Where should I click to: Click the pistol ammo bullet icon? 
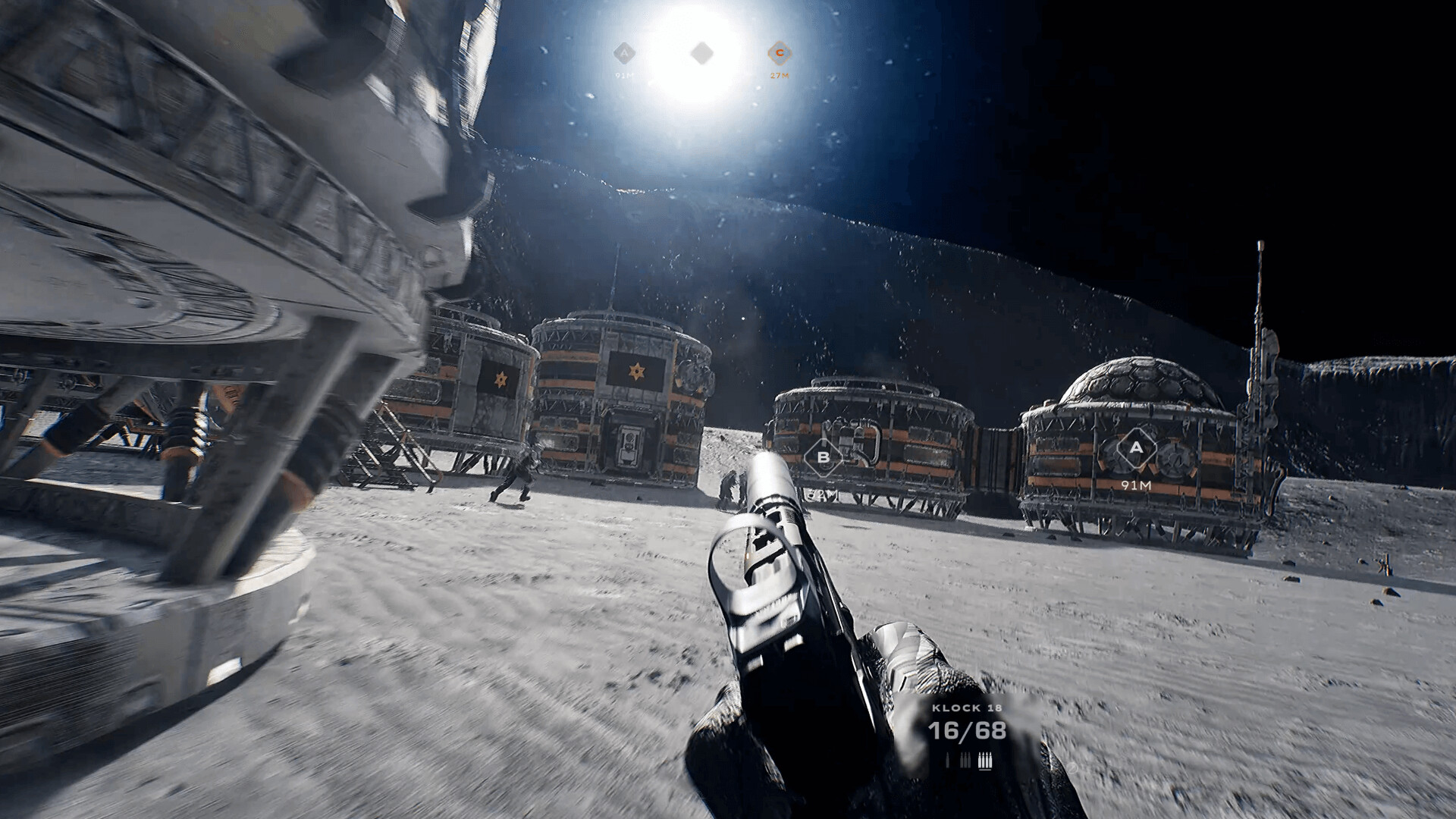[x=948, y=760]
